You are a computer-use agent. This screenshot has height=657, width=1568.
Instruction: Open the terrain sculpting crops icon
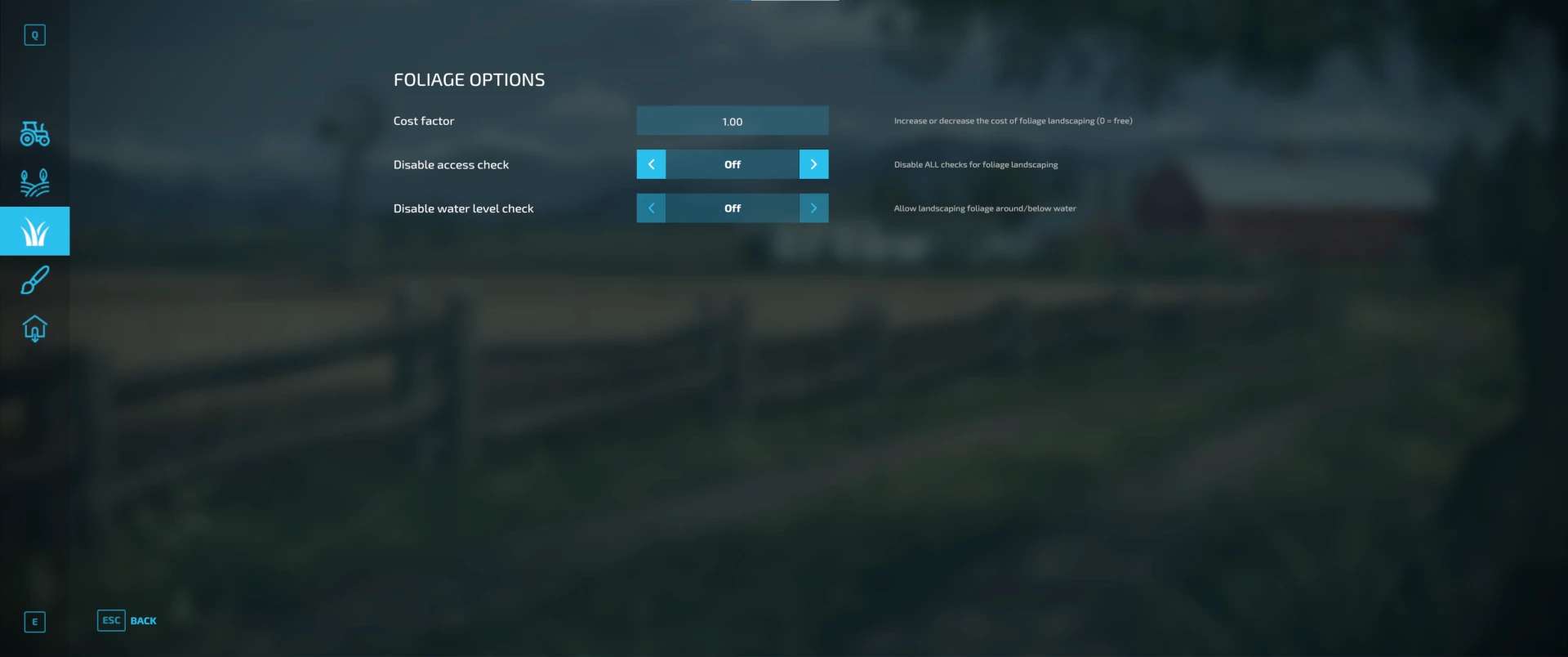pos(34,182)
